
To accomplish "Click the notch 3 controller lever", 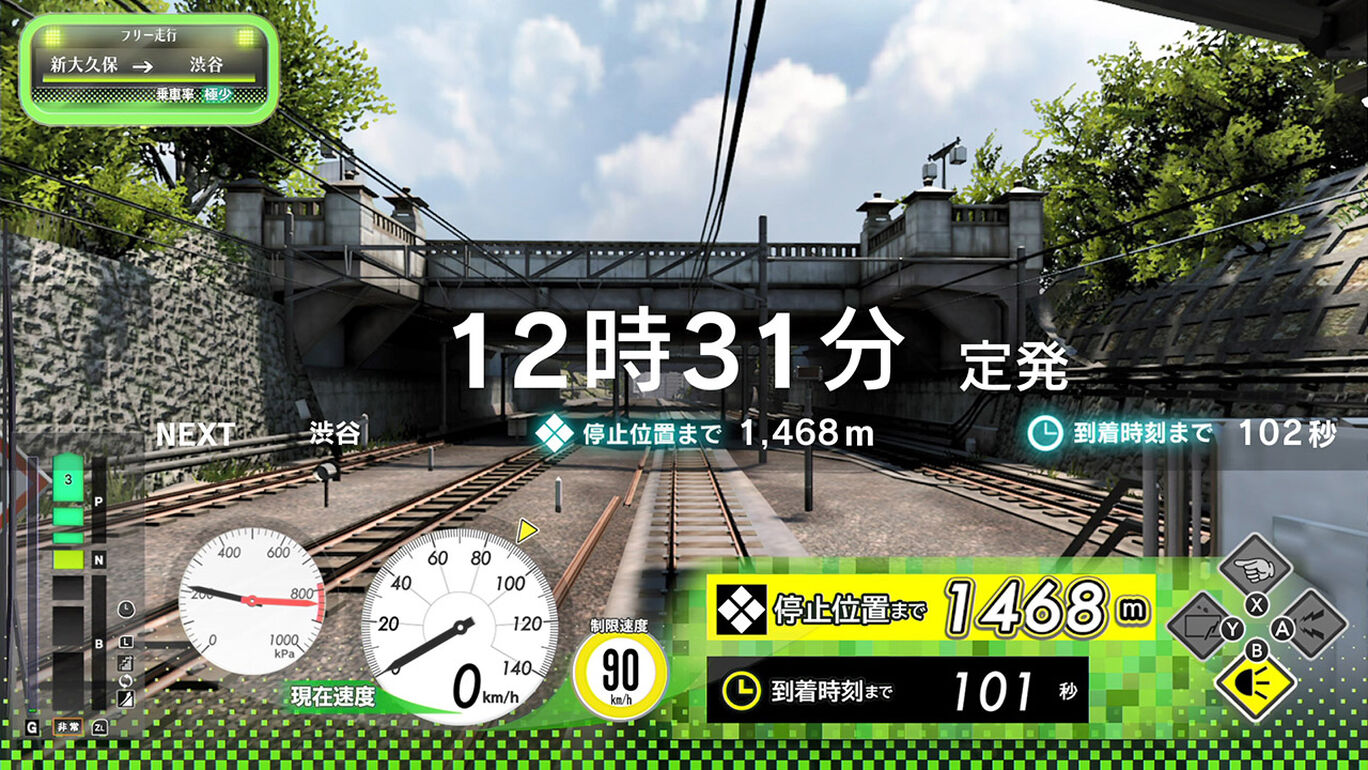I will click(68, 479).
